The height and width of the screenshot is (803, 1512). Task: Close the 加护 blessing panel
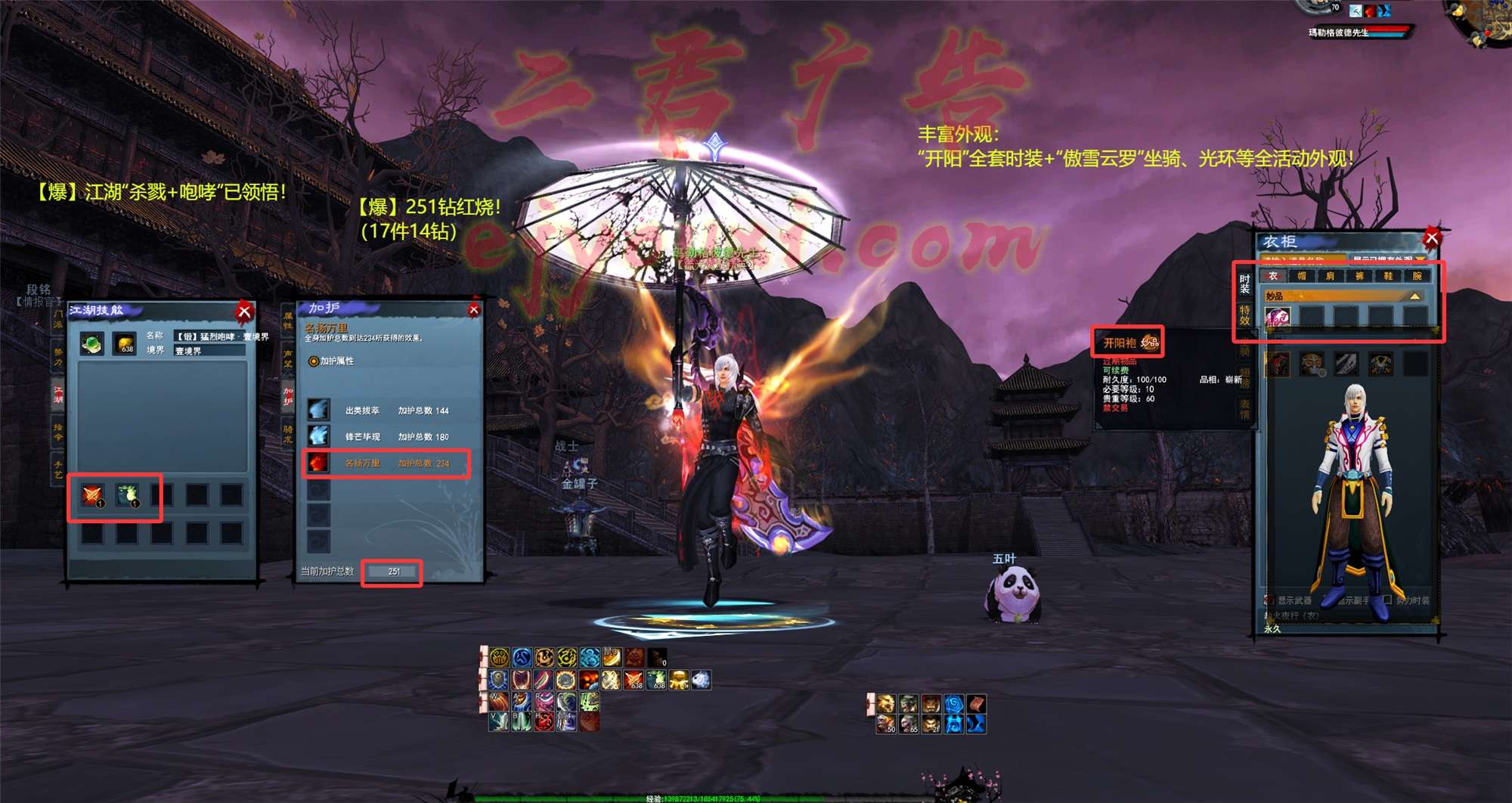coord(474,310)
